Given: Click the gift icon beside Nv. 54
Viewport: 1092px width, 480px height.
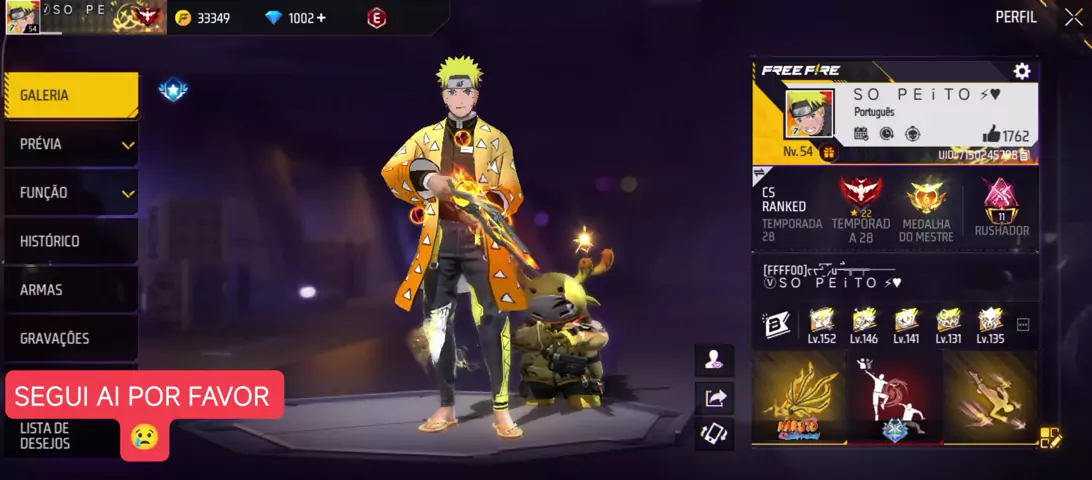Looking at the screenshot, I should tap(828, 153).
